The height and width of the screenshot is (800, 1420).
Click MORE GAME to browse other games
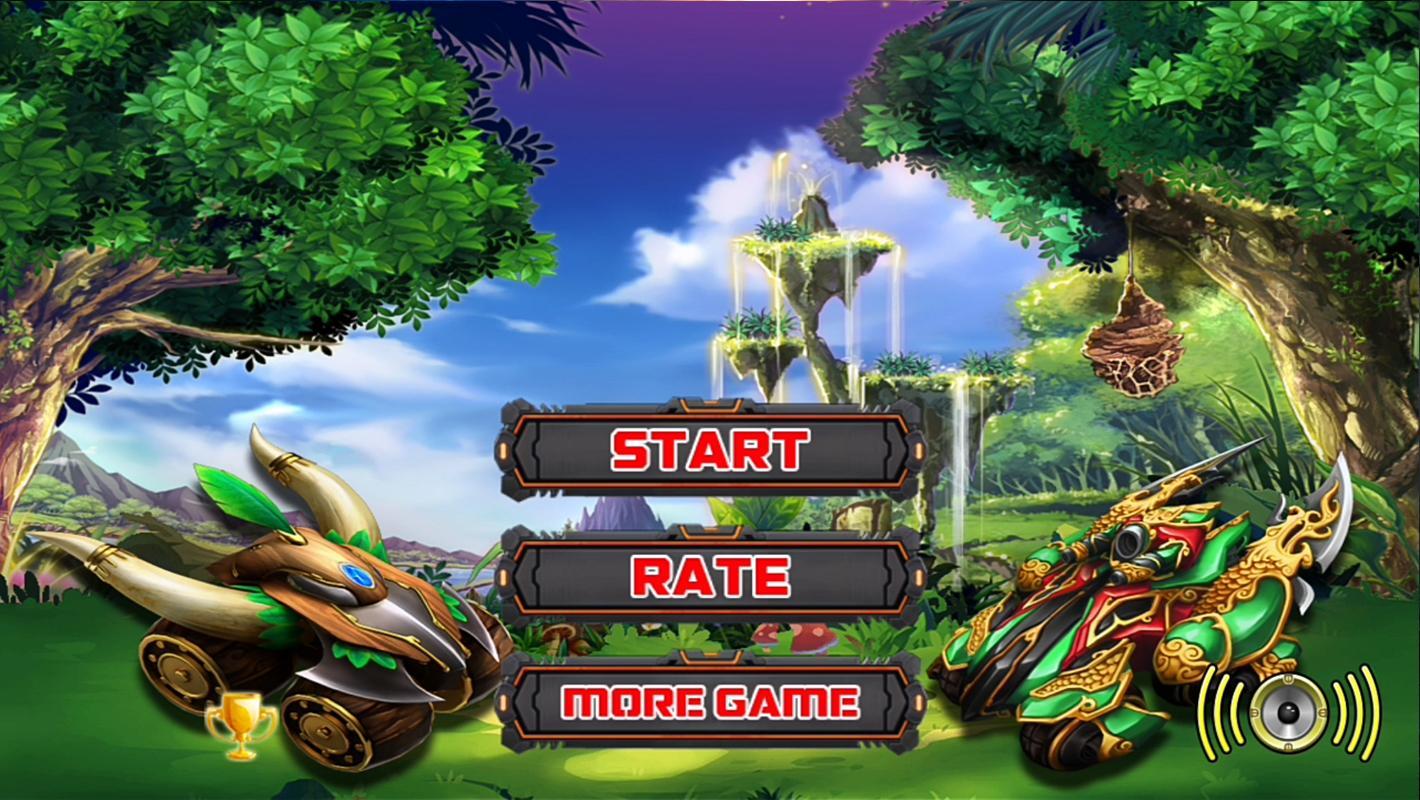[x=710, y=703]
